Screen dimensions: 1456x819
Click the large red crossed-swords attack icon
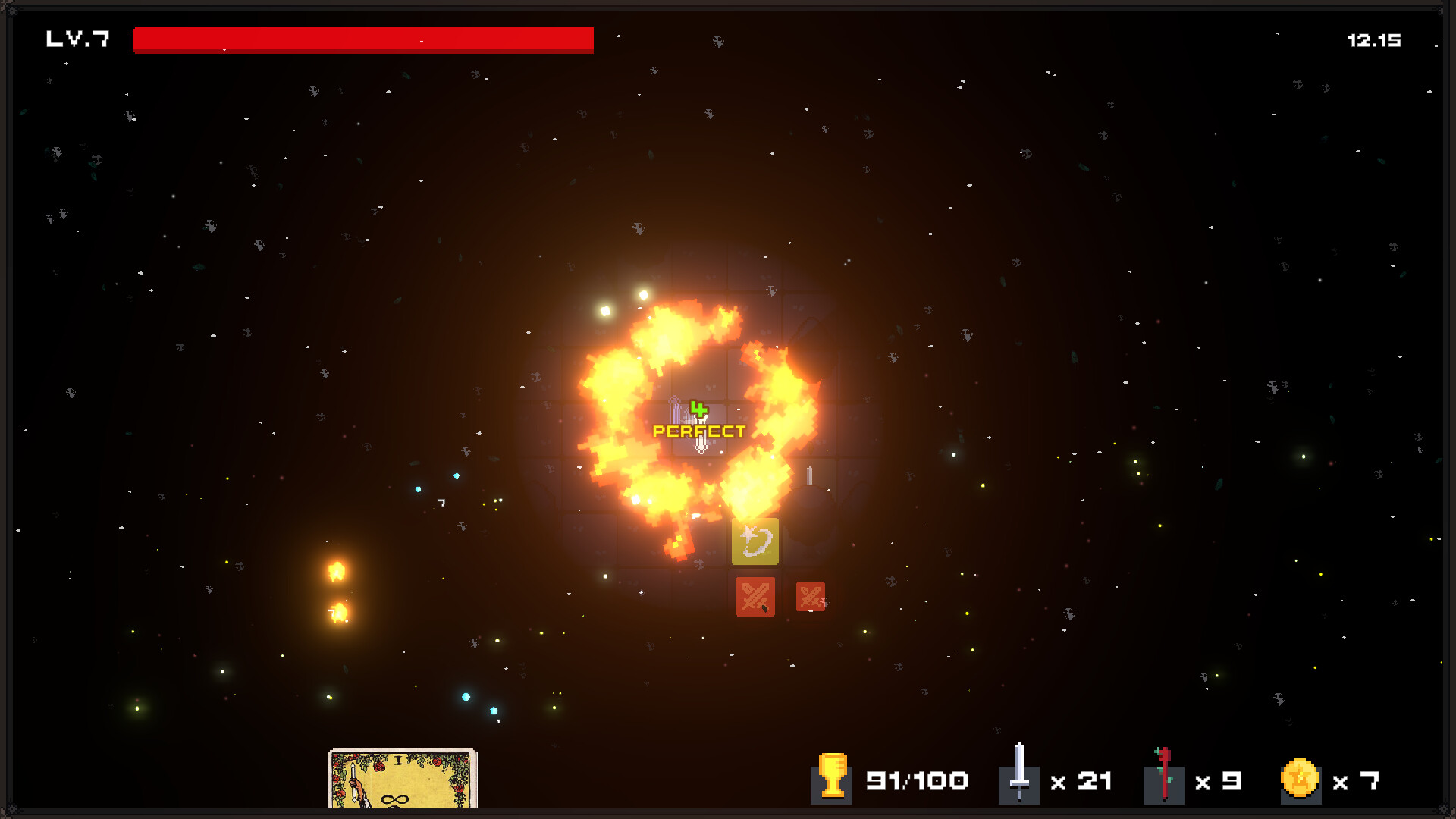755,597
